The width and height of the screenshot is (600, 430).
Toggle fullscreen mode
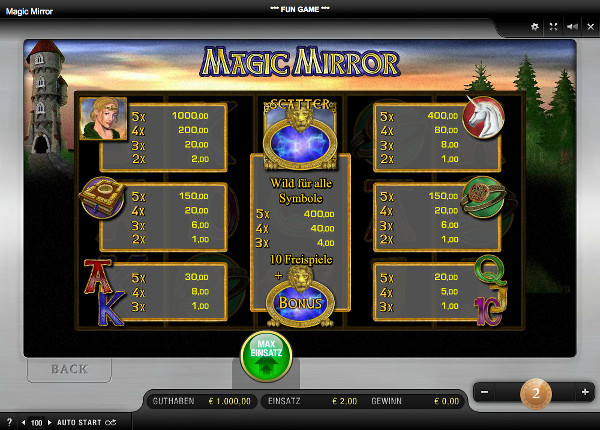[x=553, y=28]
